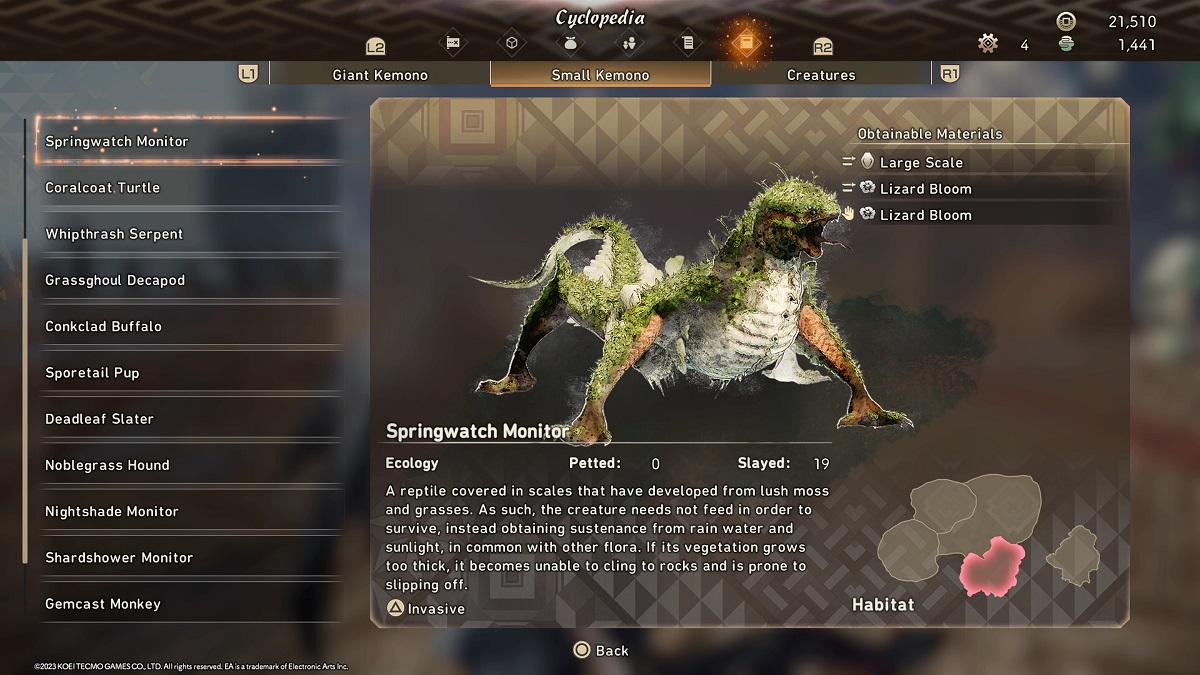Screen dimensions: 1200x675
Task: Open the glowing Cyclopedia book icon
Action: point(745,43)
